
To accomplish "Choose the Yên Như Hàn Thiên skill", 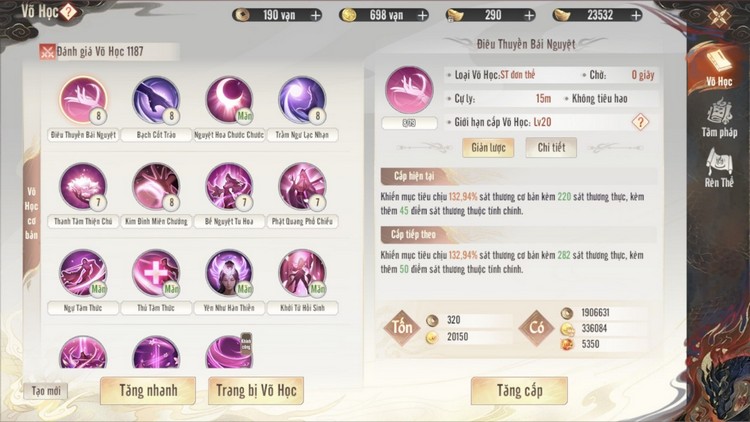I will tap(229, 272).
